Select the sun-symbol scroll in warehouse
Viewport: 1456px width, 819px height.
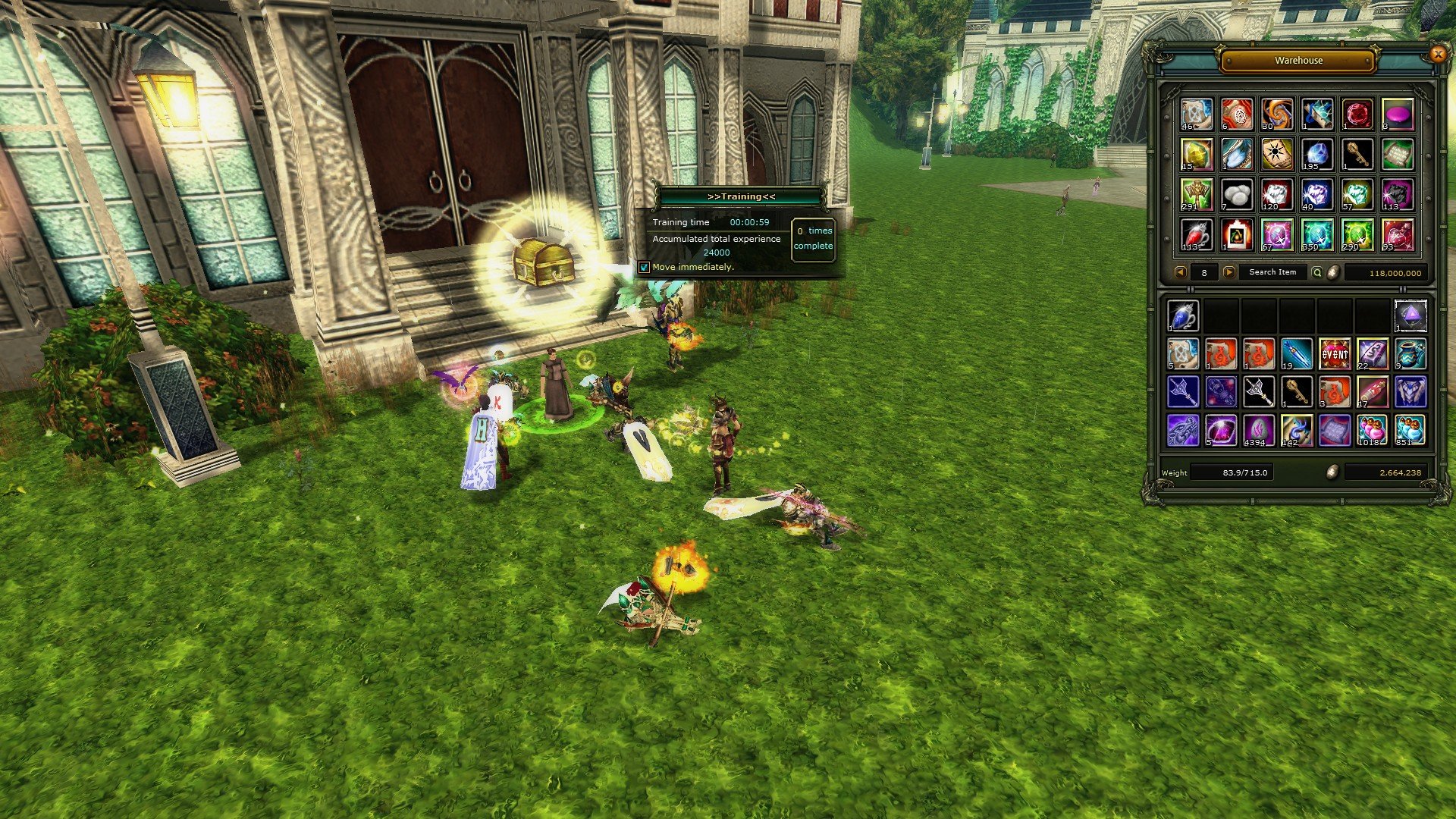point(1277,154)
